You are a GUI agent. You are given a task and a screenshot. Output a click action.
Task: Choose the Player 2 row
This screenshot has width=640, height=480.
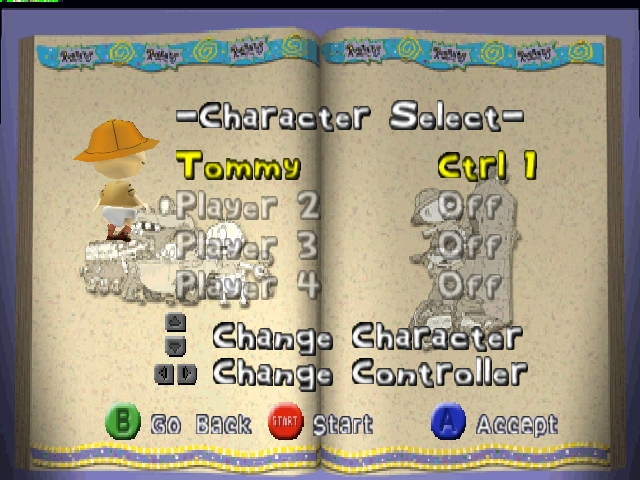[x=247, y=206]
